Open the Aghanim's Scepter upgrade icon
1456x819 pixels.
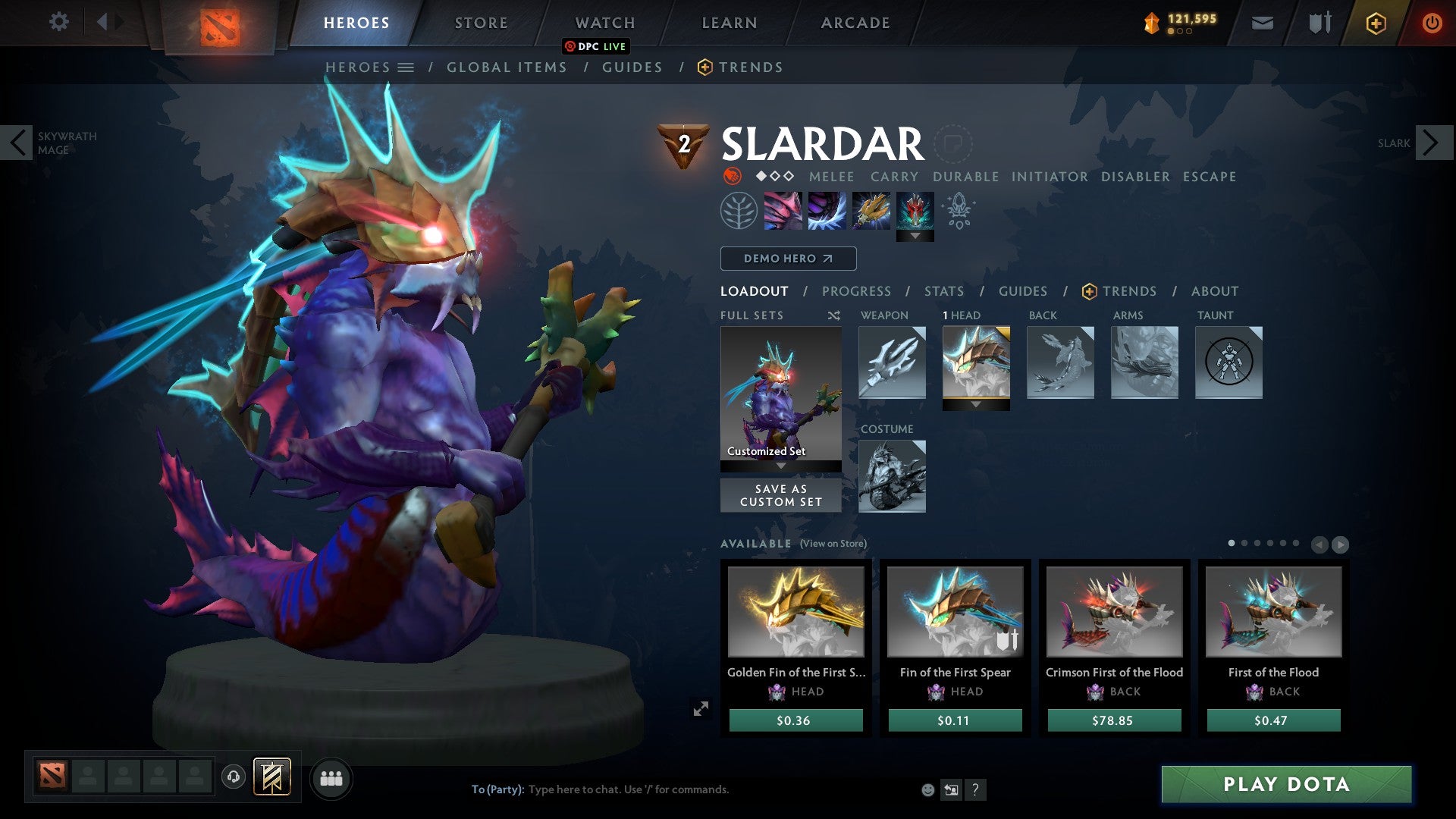tap(958, 211)
